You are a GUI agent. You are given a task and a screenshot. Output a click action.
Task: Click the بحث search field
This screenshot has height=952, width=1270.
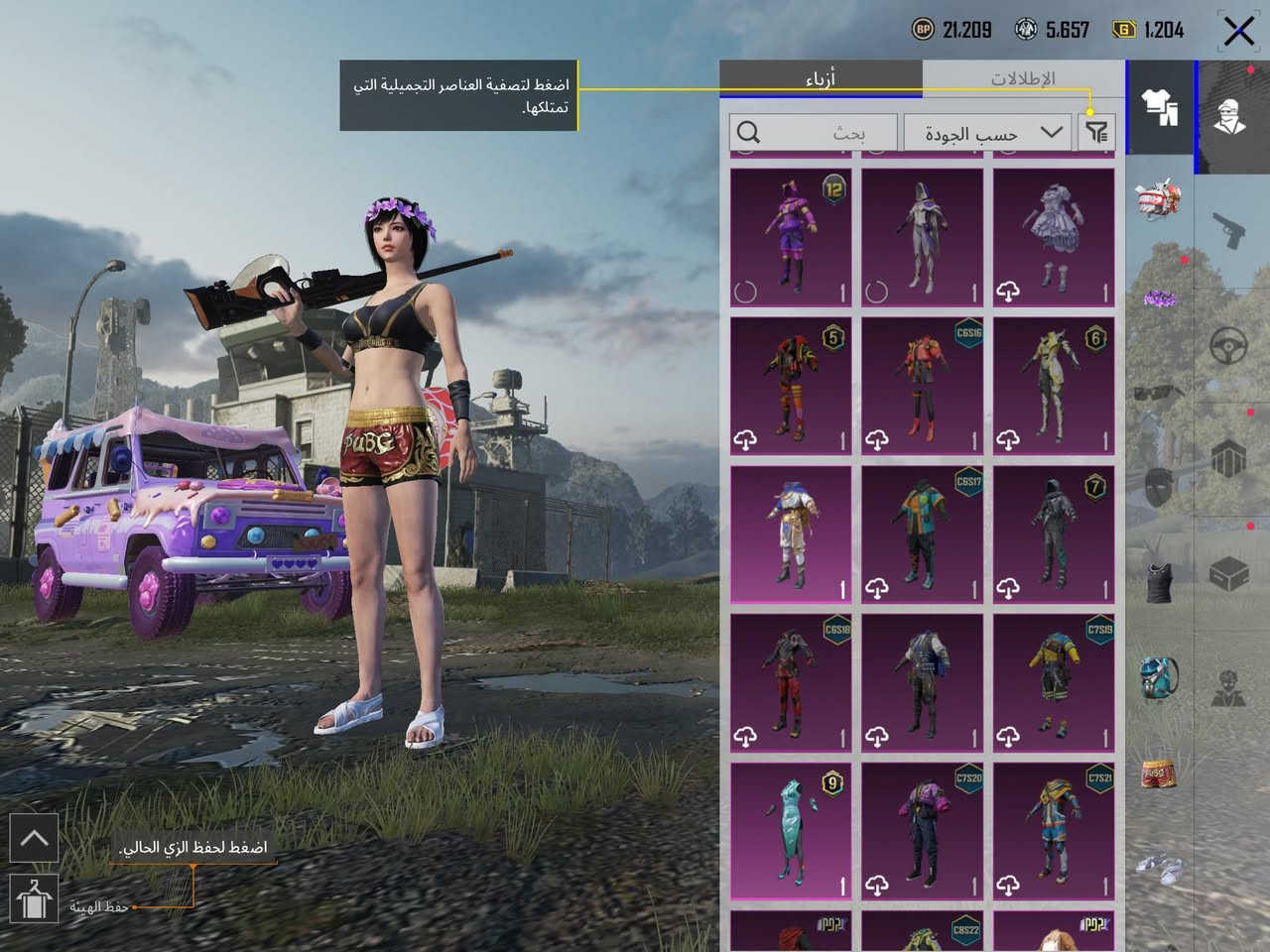(x=812, y=133)
